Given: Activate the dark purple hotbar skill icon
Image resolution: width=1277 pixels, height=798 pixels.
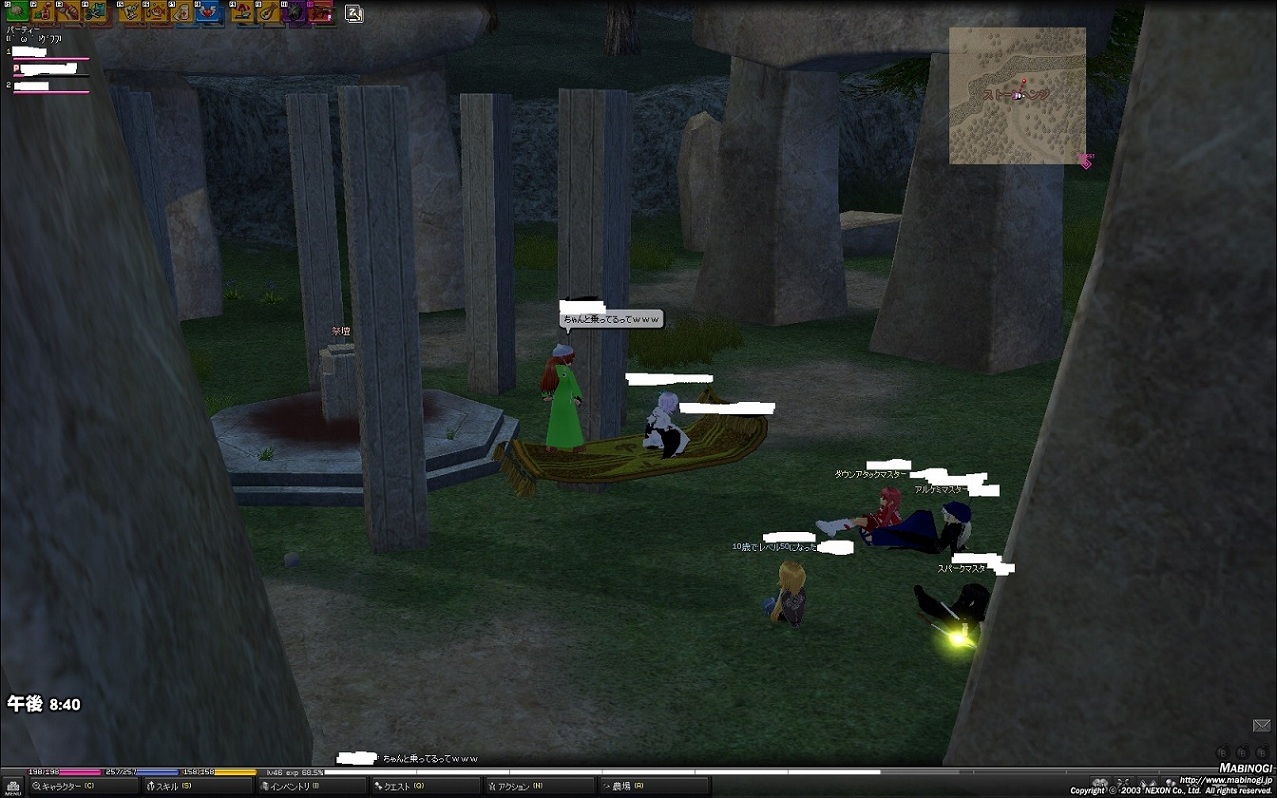Looking at the screenshot, I should 294,12.
